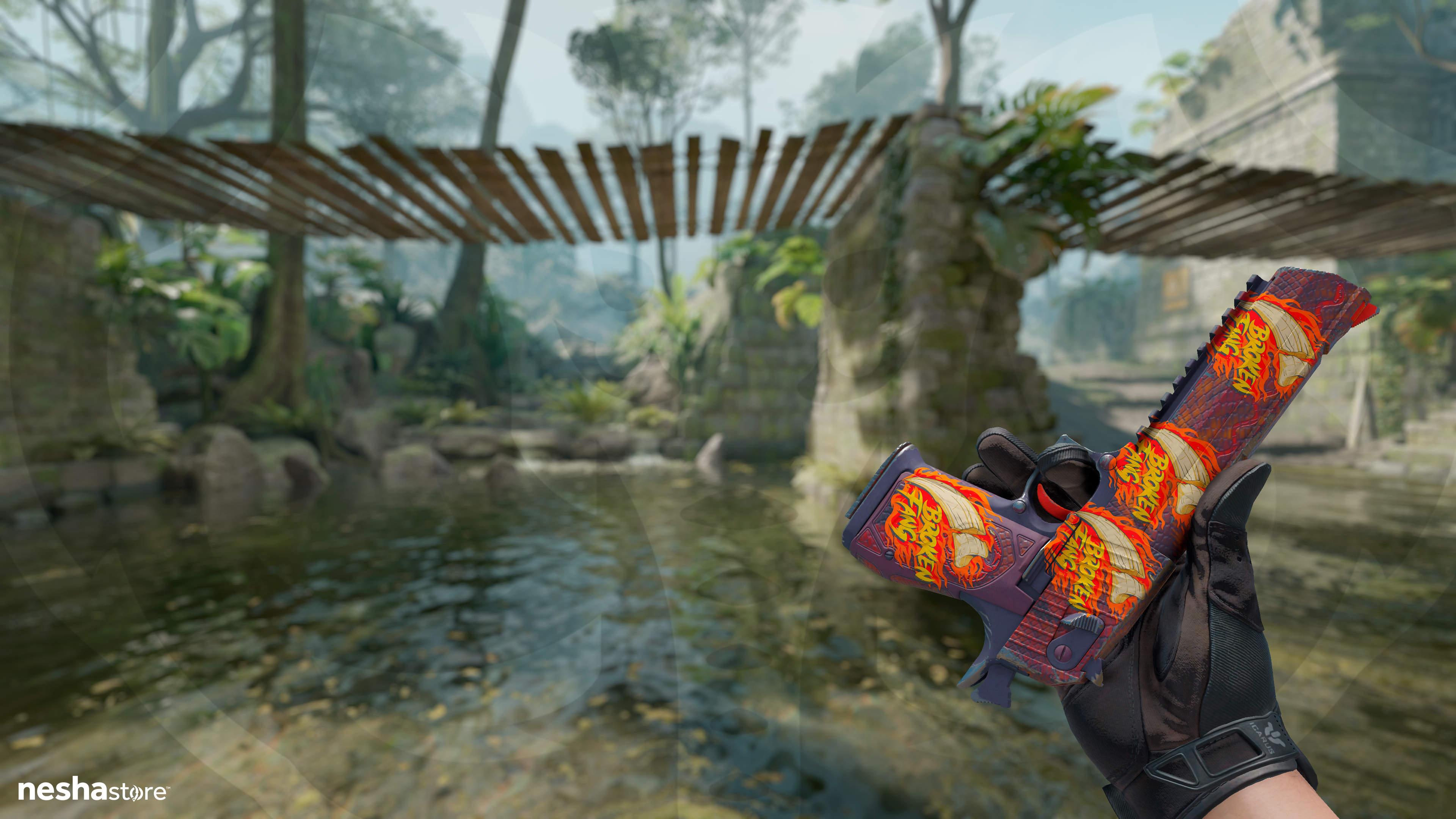Click the neshastore watermark logo
The height and width of the screenshot is (819, 1456).
tap(93, 790)
